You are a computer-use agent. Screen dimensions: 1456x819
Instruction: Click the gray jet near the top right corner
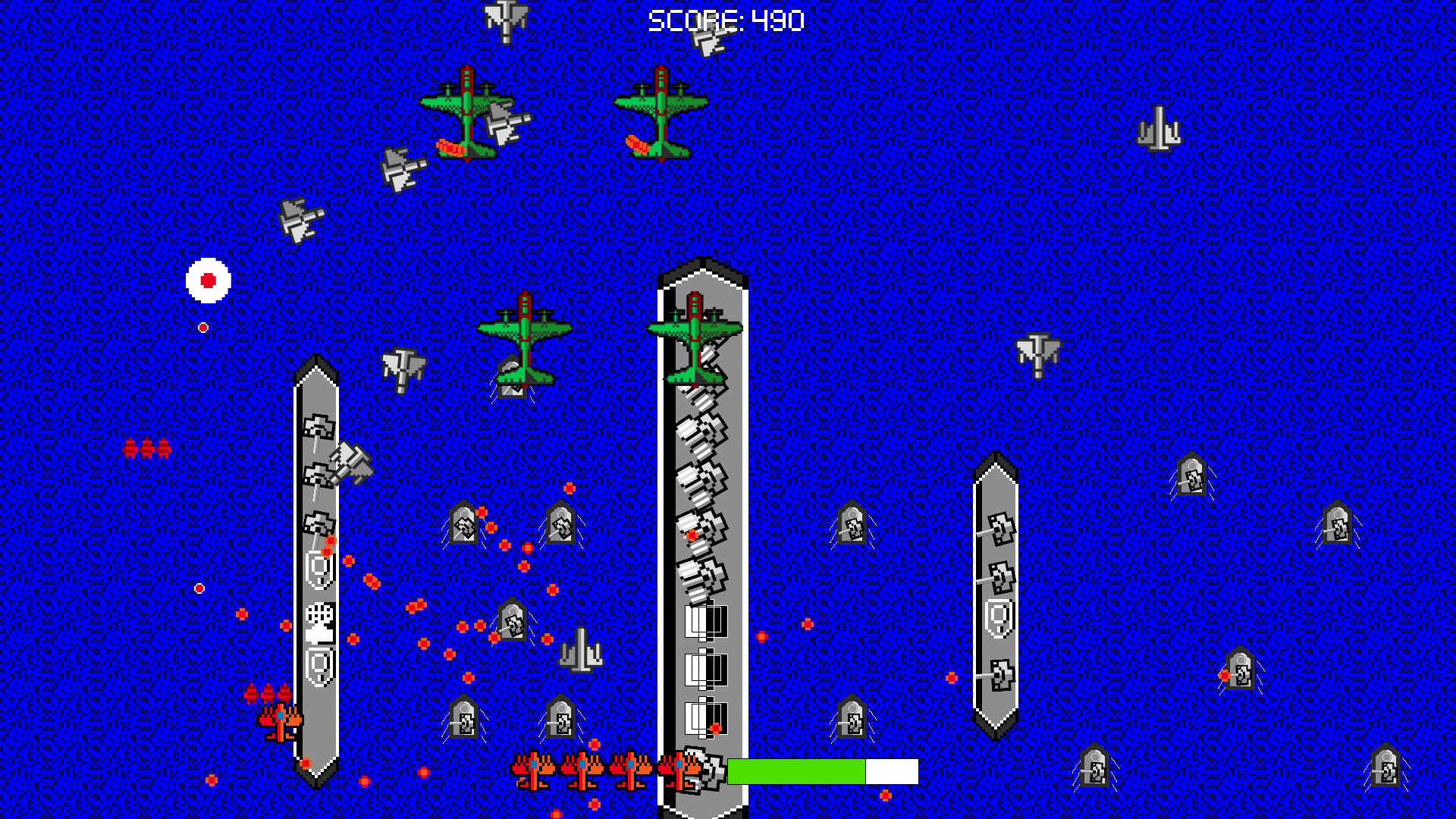coord(1159,129)
